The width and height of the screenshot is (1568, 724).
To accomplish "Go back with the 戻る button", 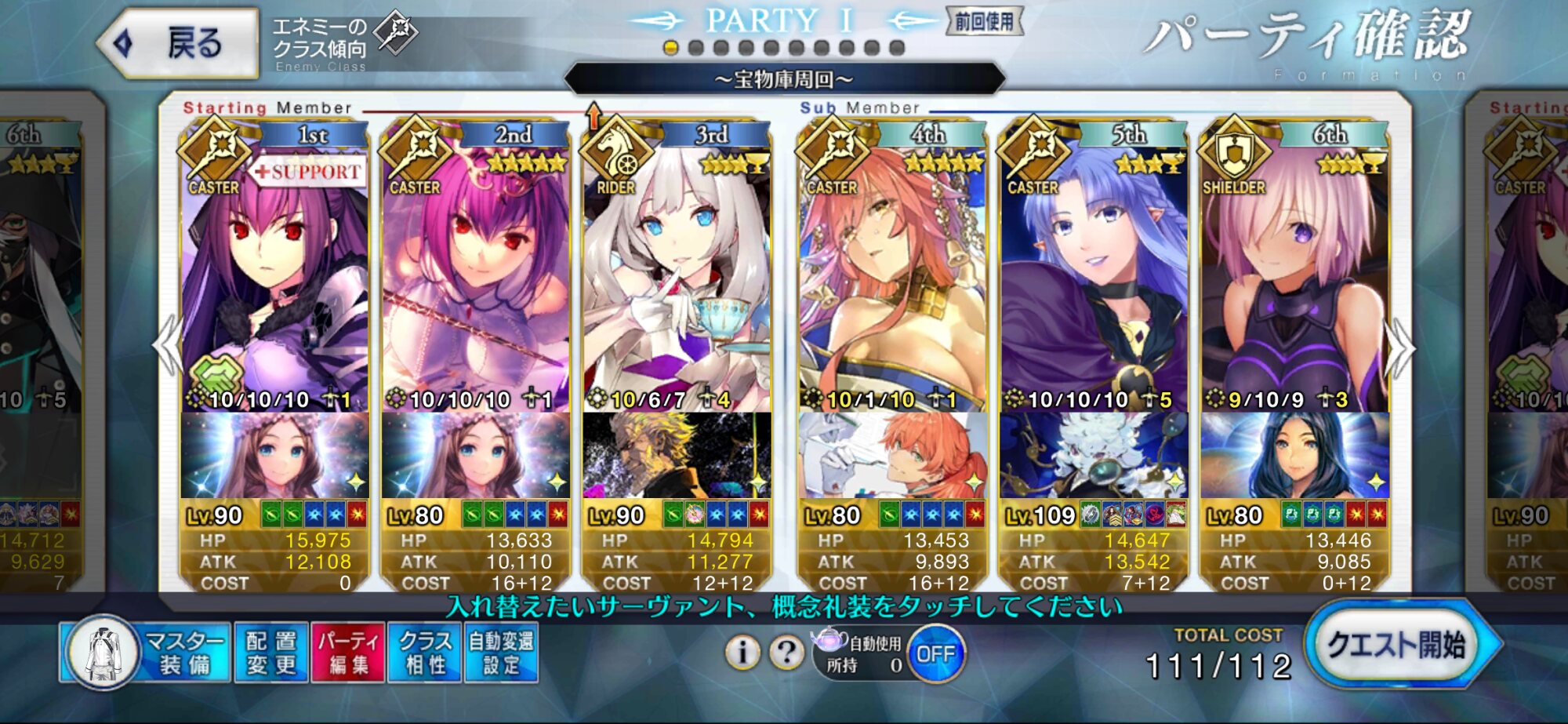I will 180,43.
